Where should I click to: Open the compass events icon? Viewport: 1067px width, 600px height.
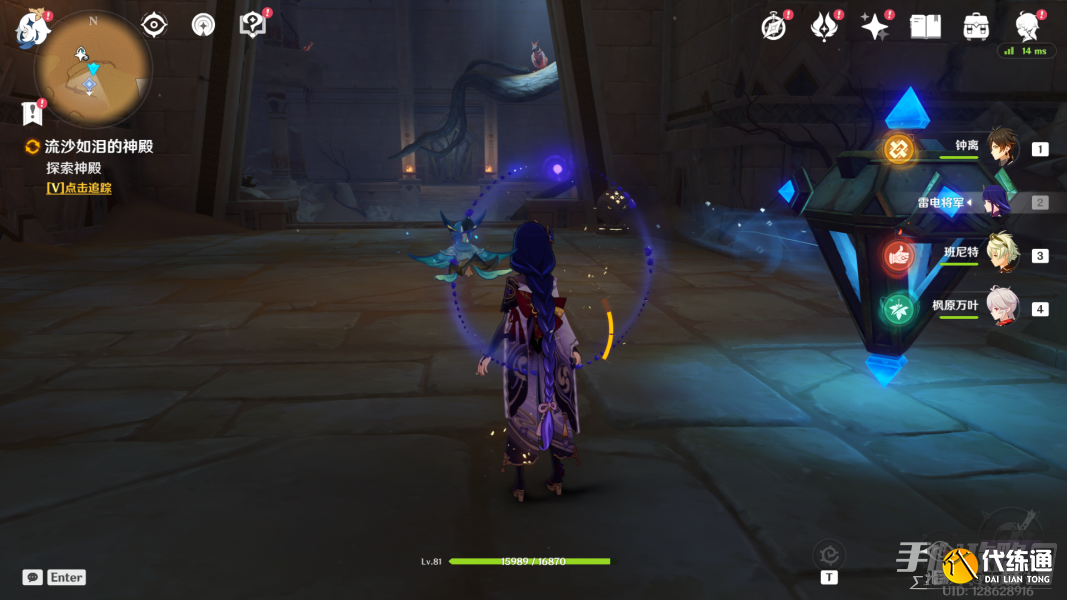(774, 27)
